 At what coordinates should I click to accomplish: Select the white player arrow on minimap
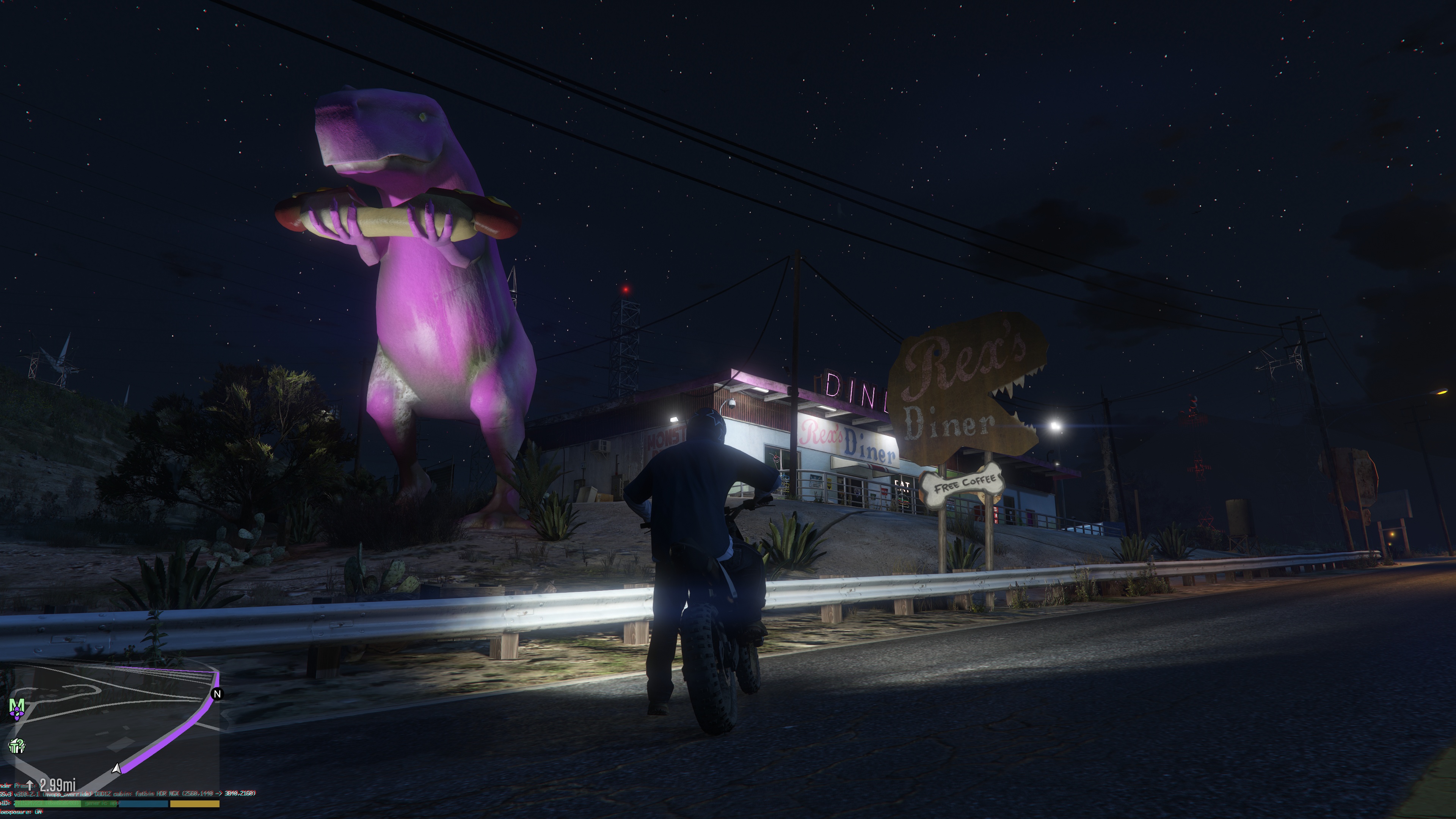(x=116, y=768)
